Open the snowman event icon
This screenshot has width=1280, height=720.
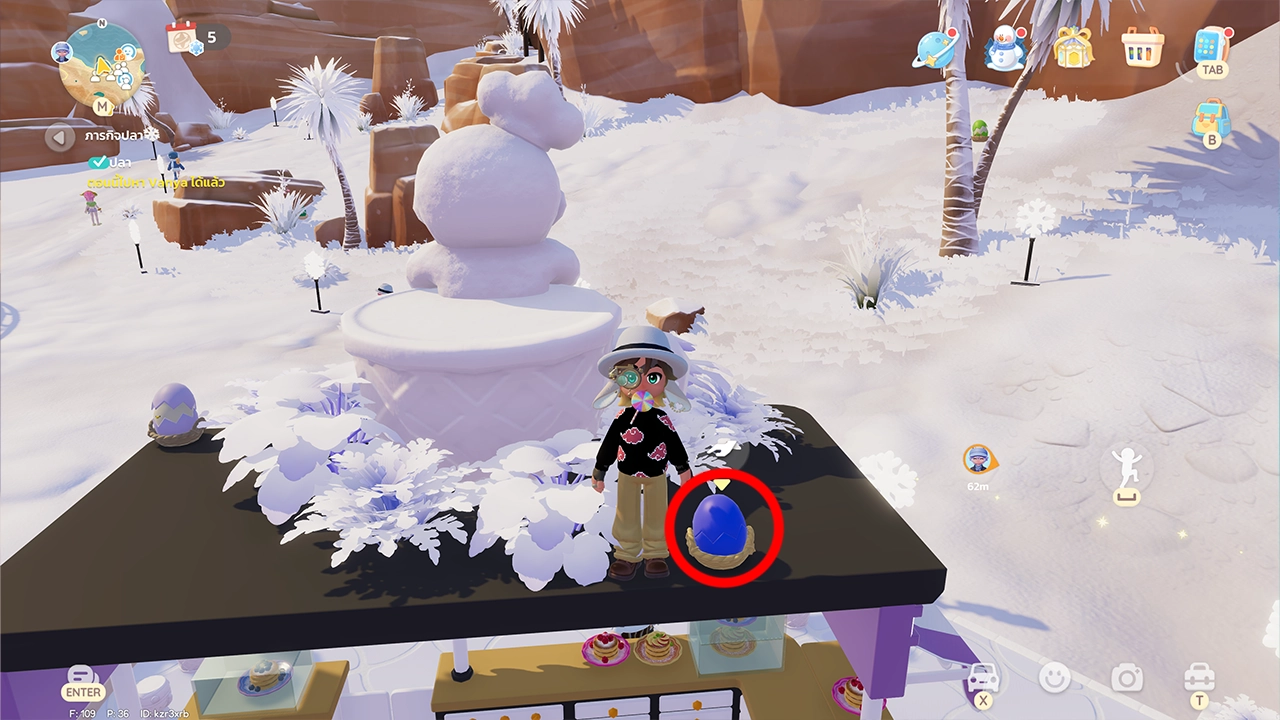pos(1004,48)
